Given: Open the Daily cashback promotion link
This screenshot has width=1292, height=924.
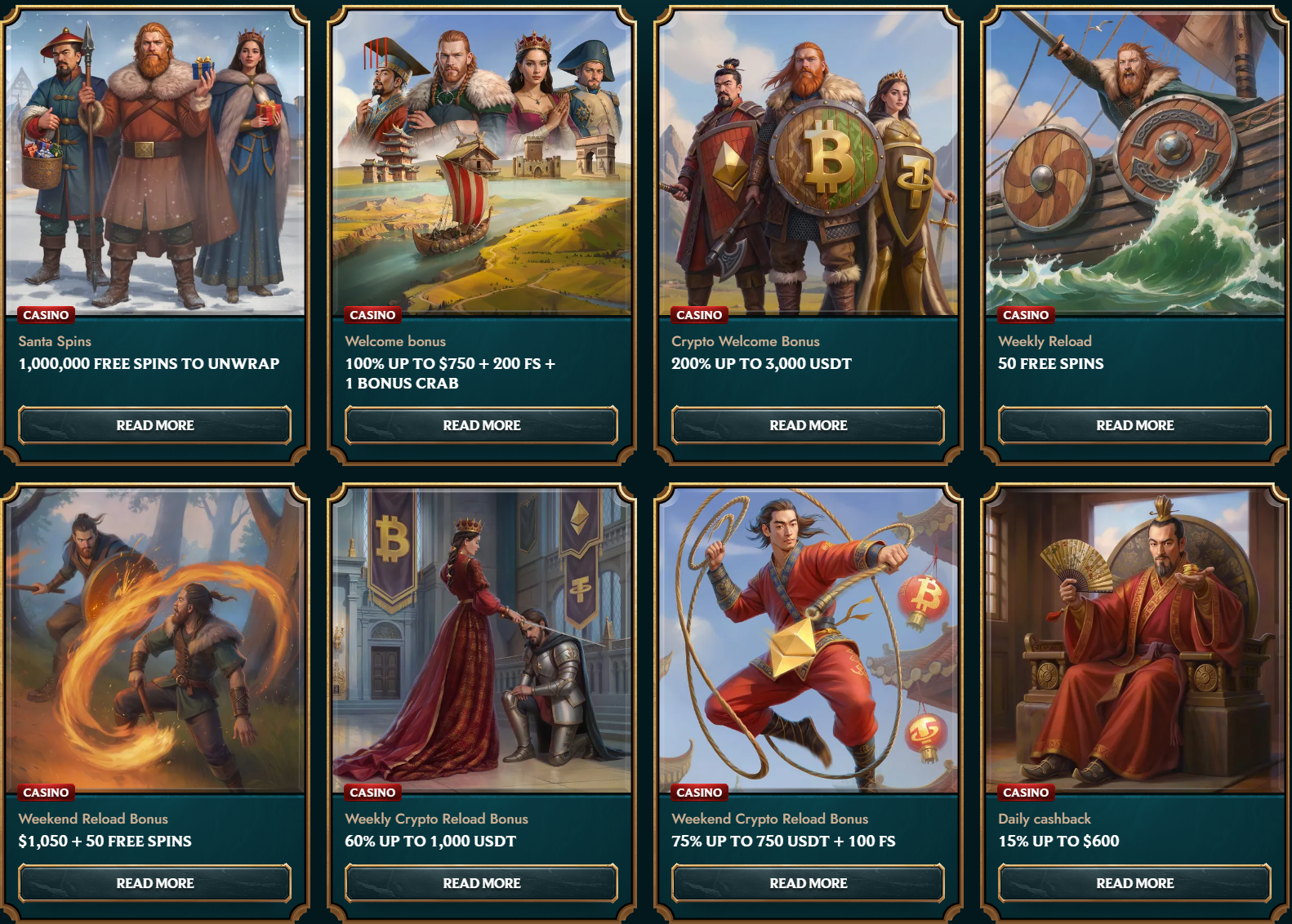Looking at the screenshot, I should pos(1048,819).
